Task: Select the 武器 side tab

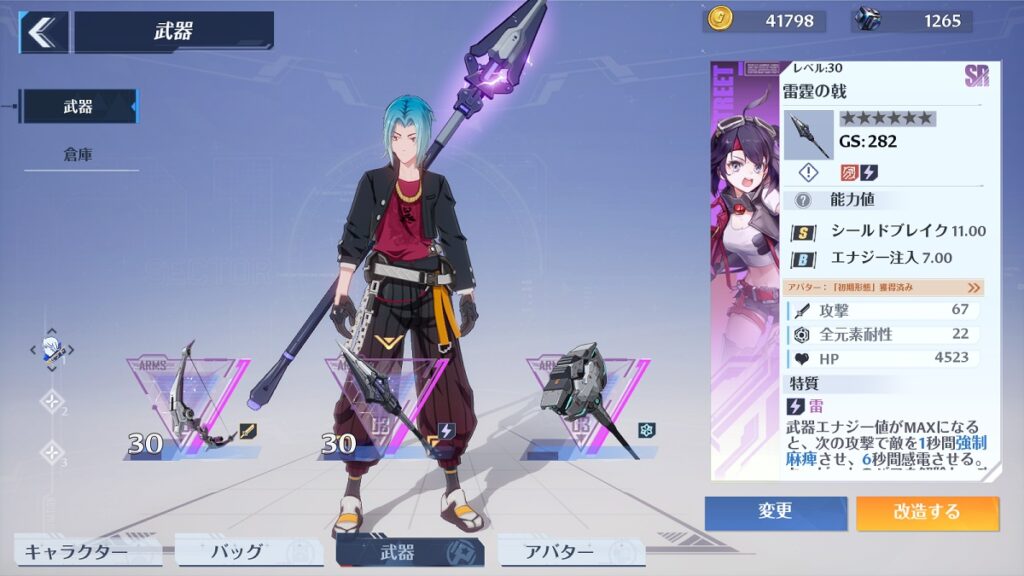Action: [79, 107]
